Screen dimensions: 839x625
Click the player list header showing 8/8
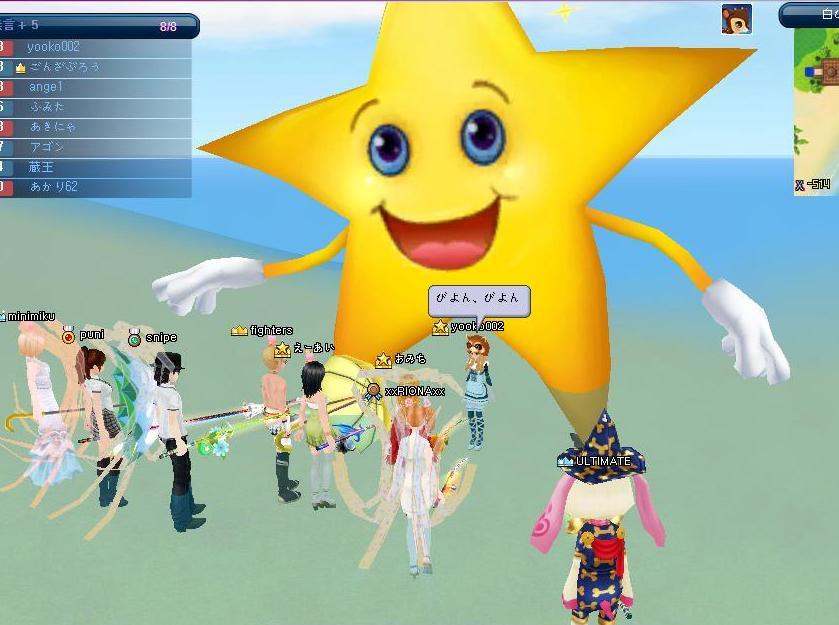tap(98, 26)
